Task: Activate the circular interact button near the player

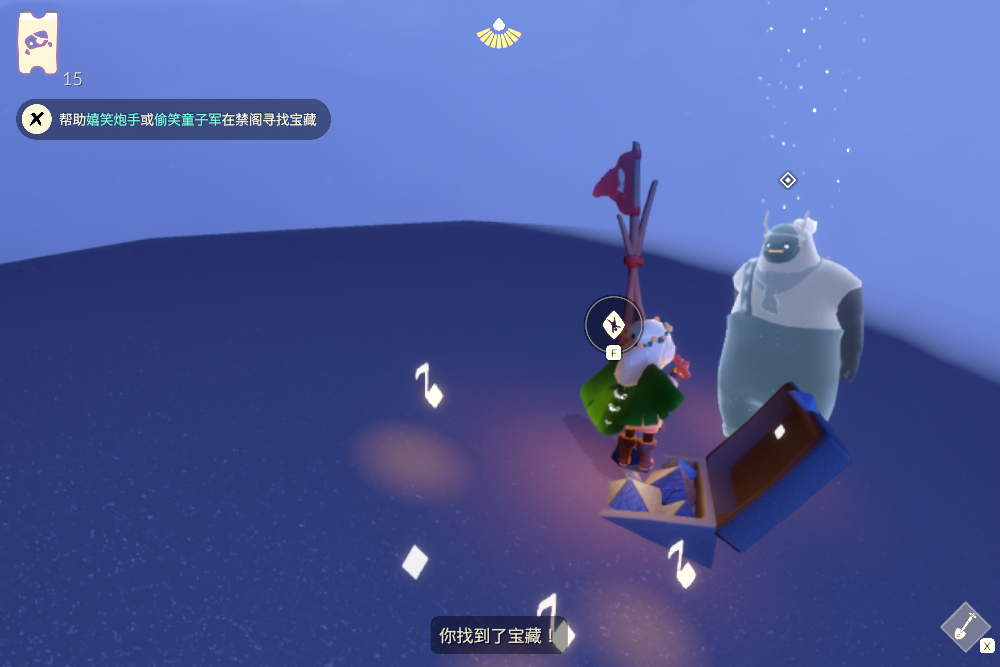Action: (613, 324)
